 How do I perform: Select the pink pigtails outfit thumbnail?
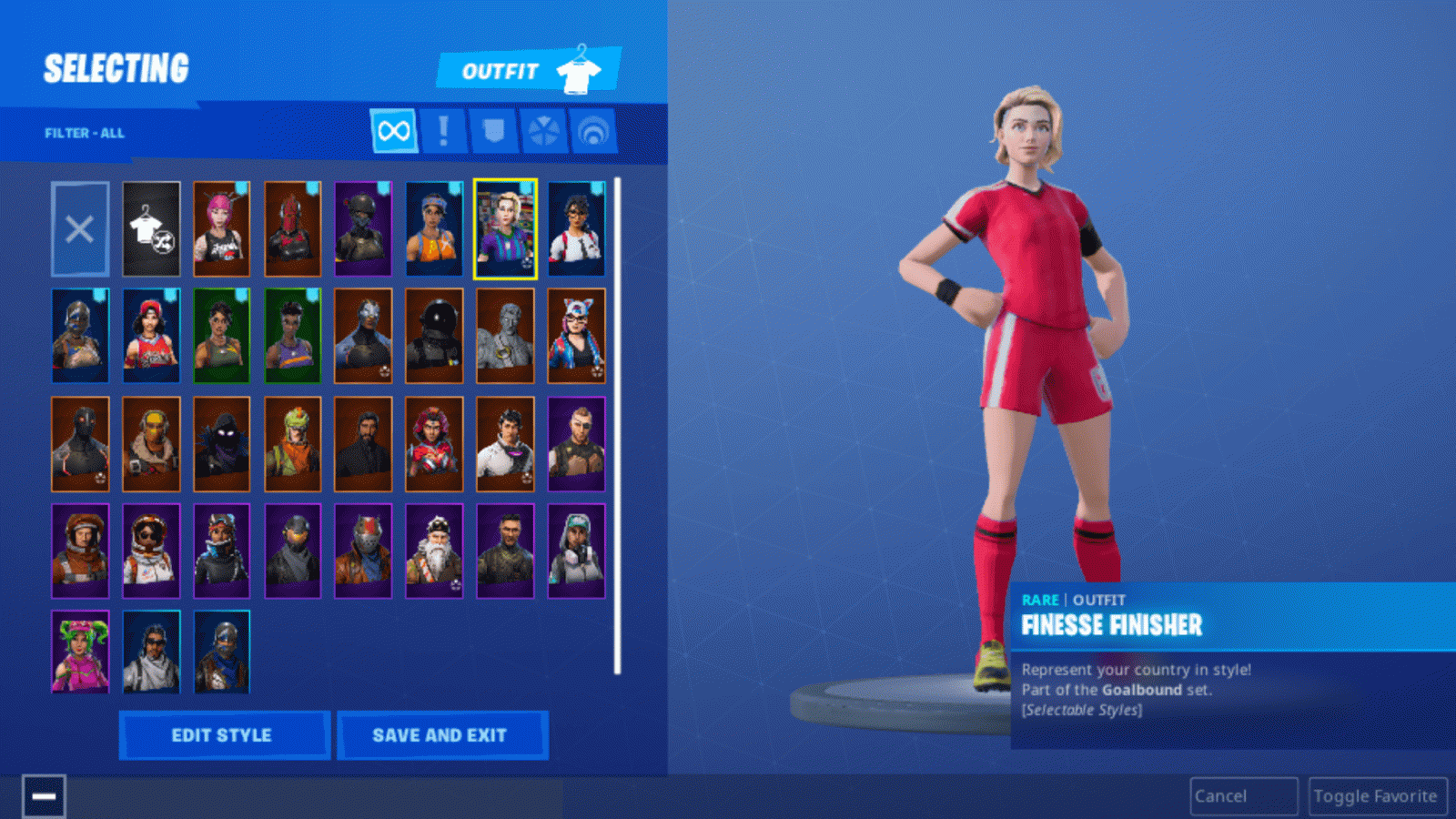click(x=223, y=227)
